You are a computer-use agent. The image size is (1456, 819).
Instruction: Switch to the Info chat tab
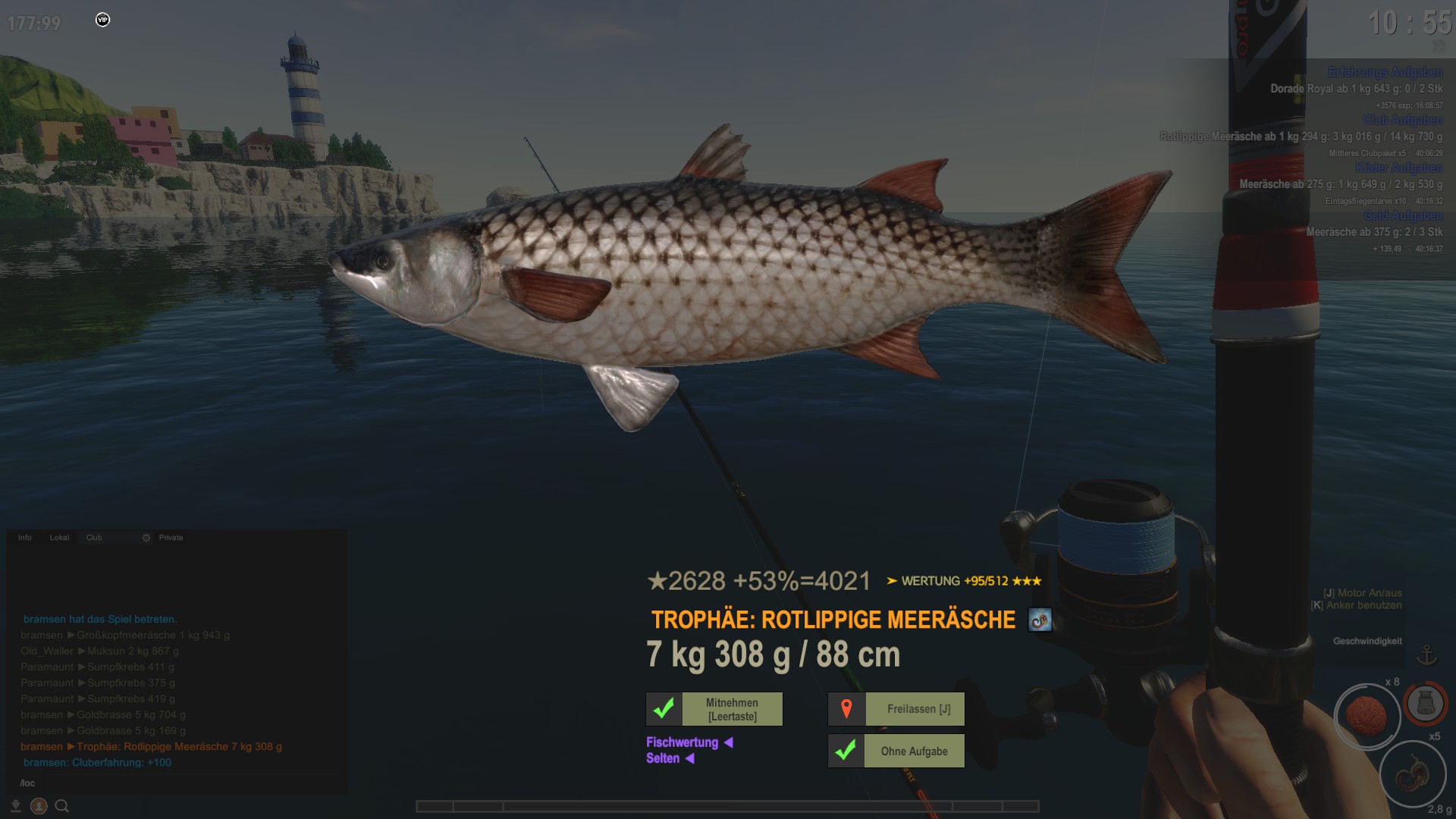[x=25, y=538]
